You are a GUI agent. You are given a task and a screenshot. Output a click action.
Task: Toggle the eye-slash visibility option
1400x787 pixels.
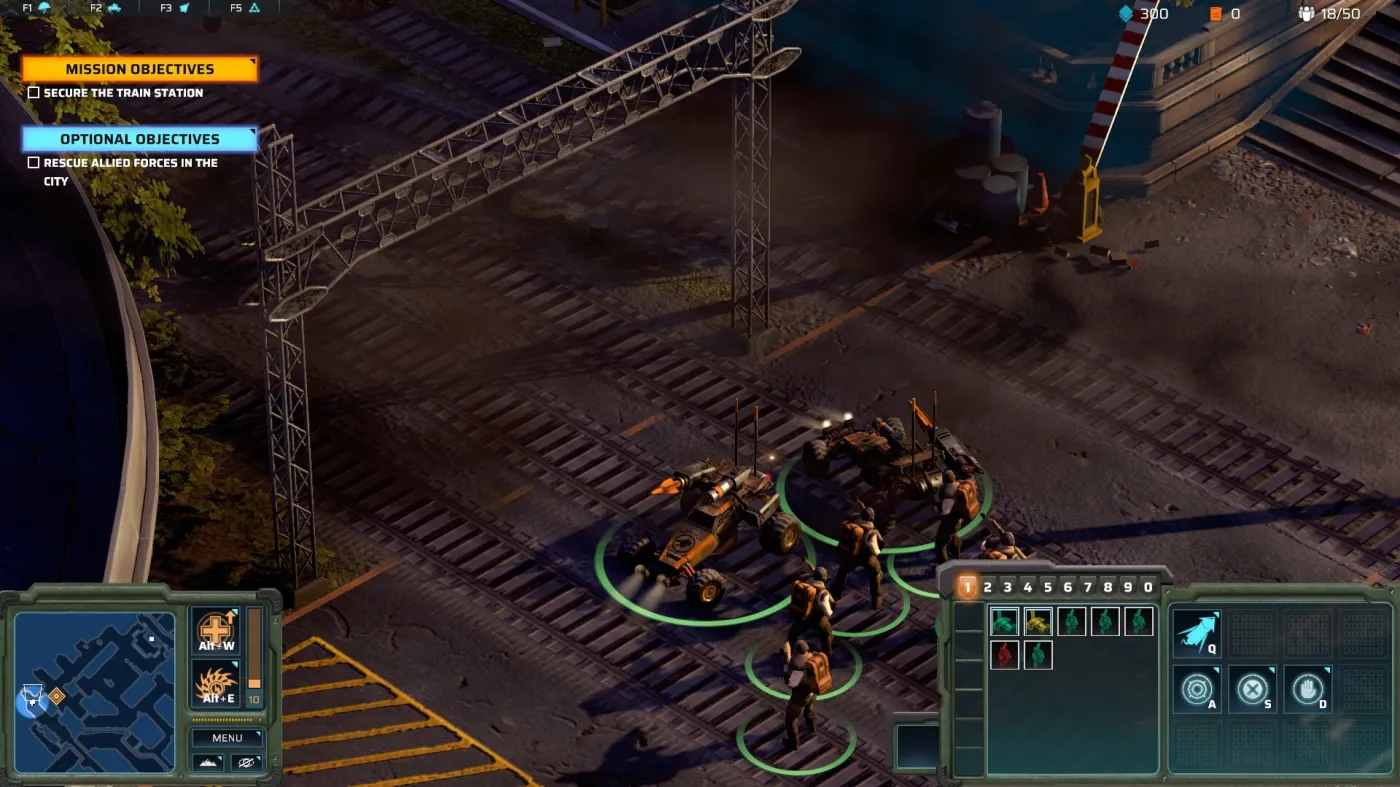(x=245, y=762)
